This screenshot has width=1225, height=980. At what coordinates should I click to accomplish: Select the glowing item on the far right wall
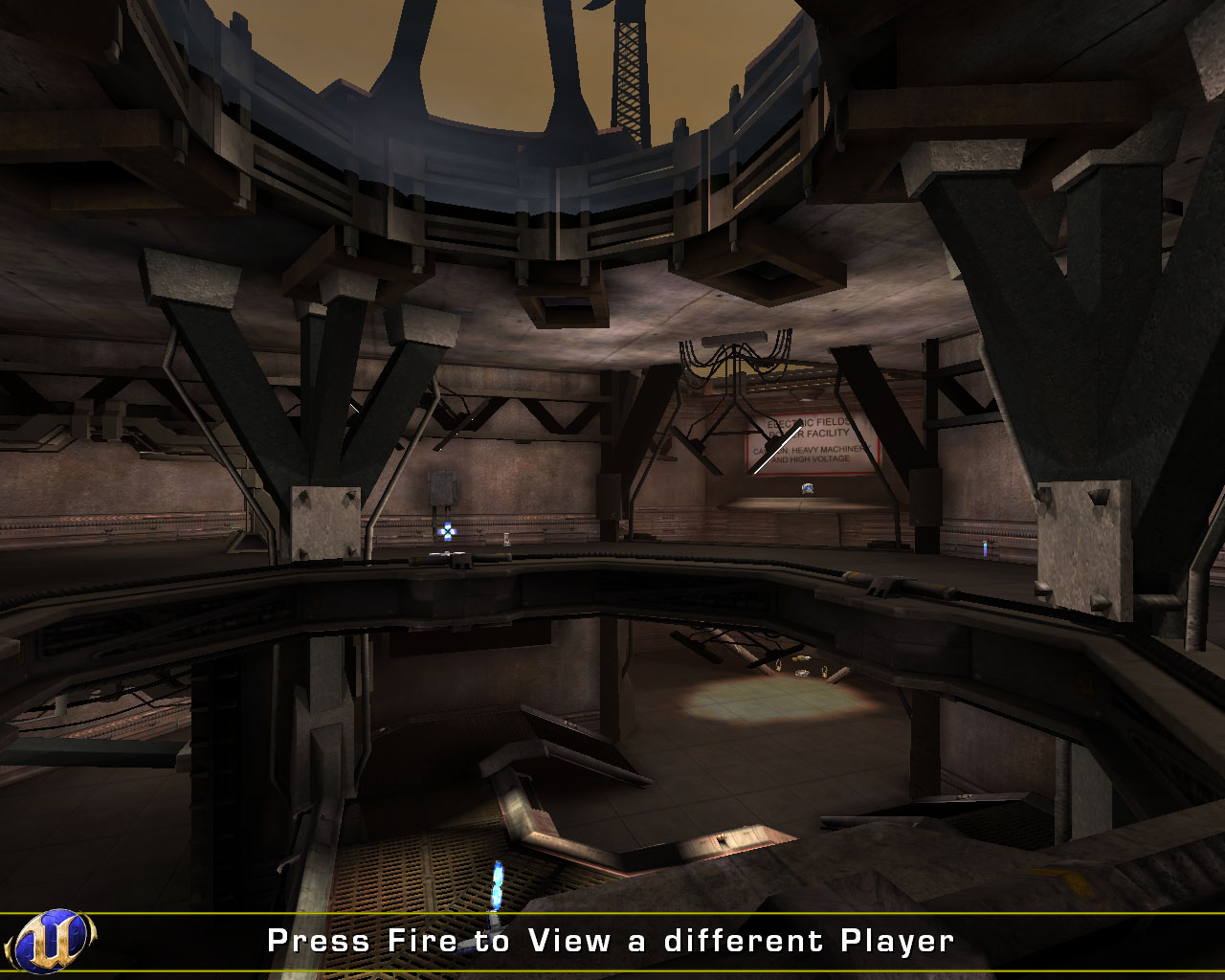986,548
